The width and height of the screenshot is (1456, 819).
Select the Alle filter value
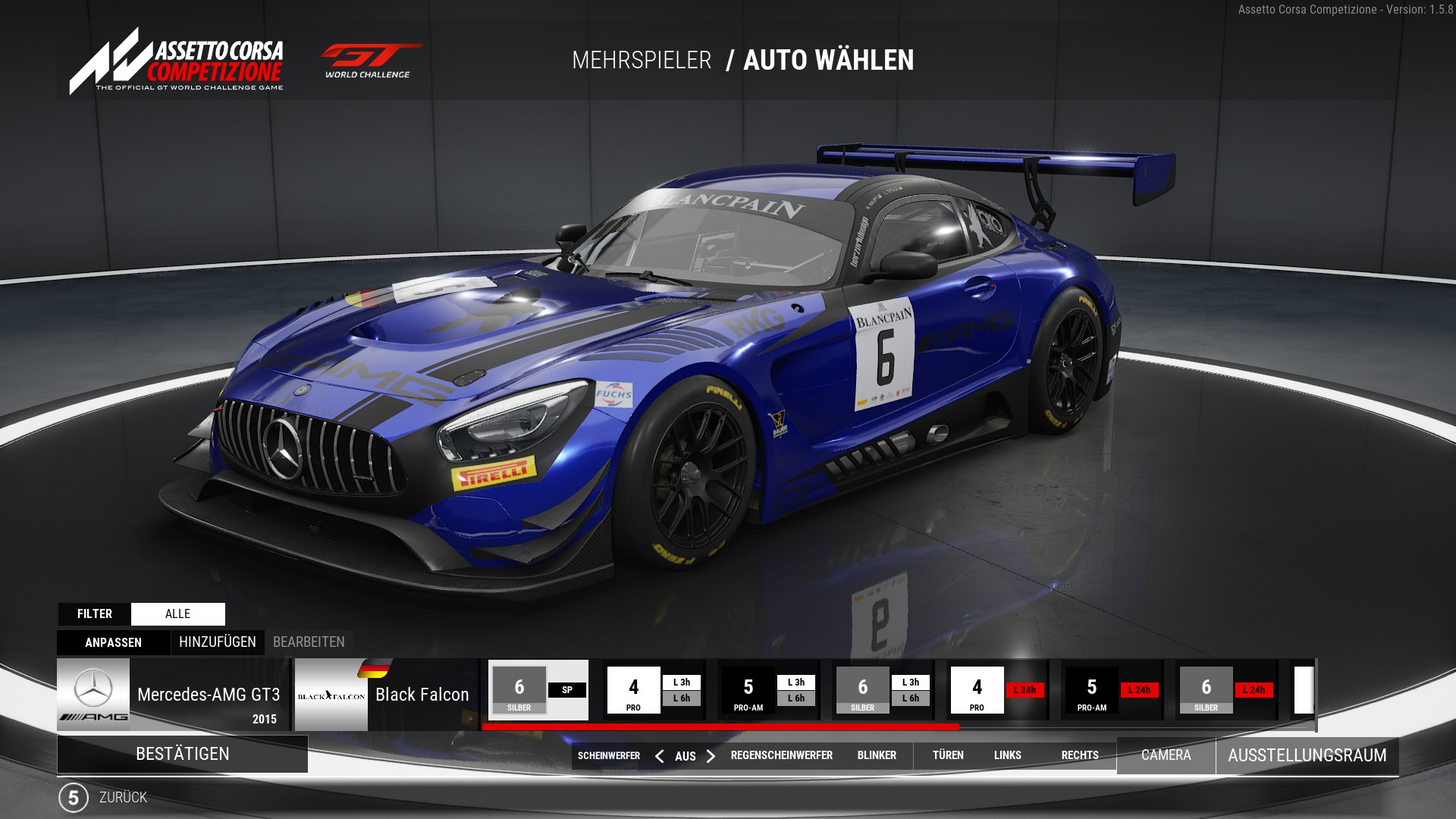[x=177, y=614]
